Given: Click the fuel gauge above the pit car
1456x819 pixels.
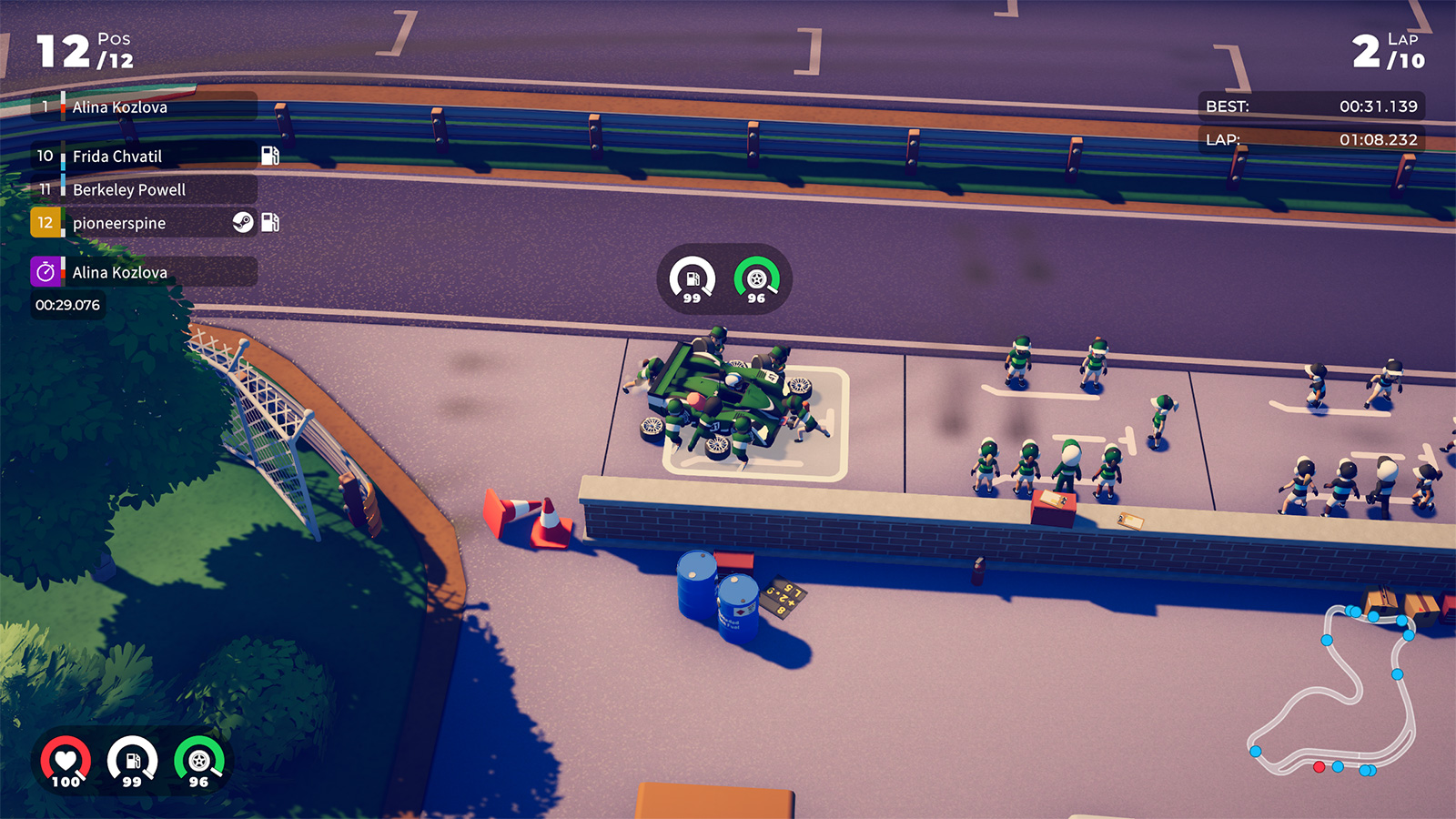Looking at the screenshot, I should pos(693,279).
